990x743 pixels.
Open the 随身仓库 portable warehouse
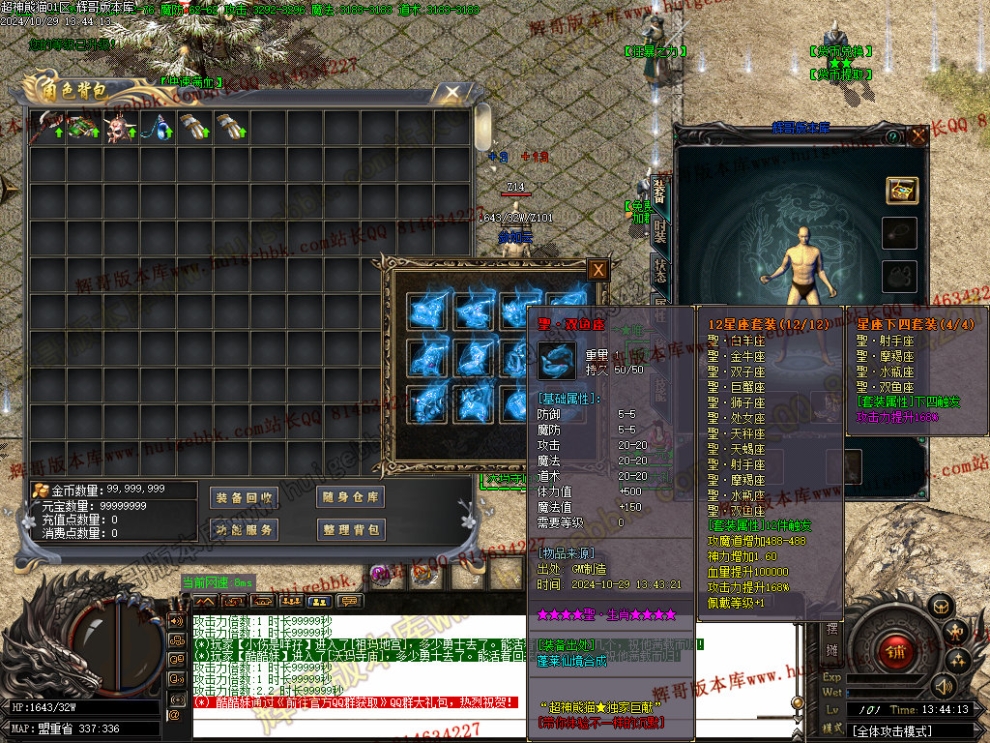coord(350,498)
